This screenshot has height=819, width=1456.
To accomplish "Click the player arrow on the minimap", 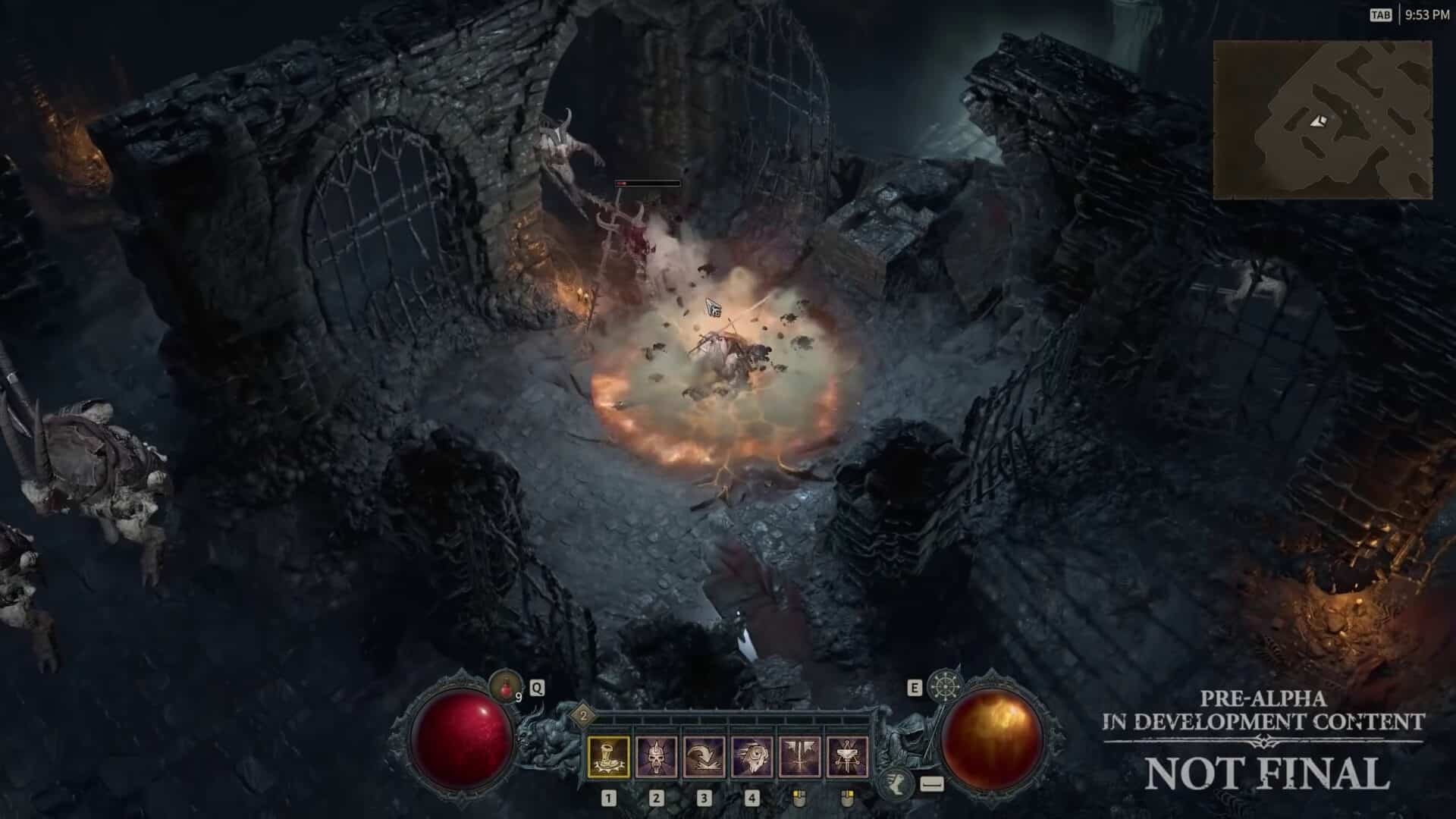I will pyautogui.click(x=1317, y=121).
